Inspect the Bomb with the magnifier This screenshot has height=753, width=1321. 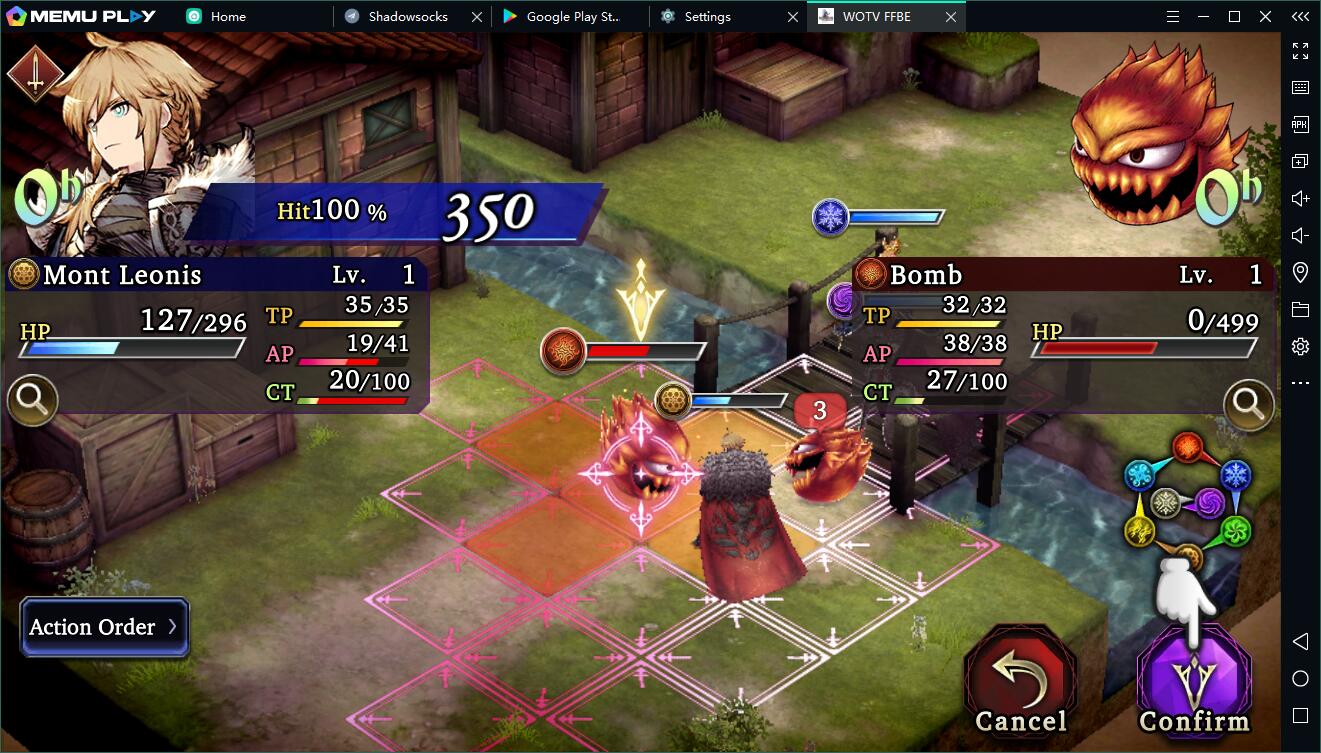coord(1249,403)
